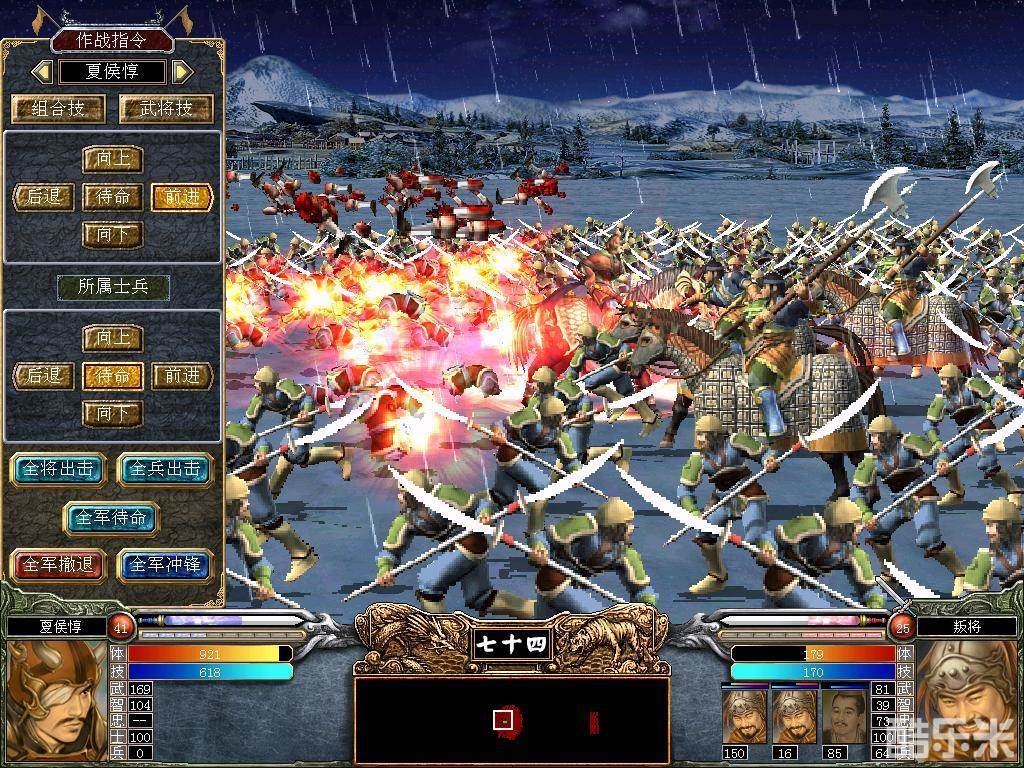
Task: Open the 组合技 combo skill menu
Action: (x=58, y=108)
